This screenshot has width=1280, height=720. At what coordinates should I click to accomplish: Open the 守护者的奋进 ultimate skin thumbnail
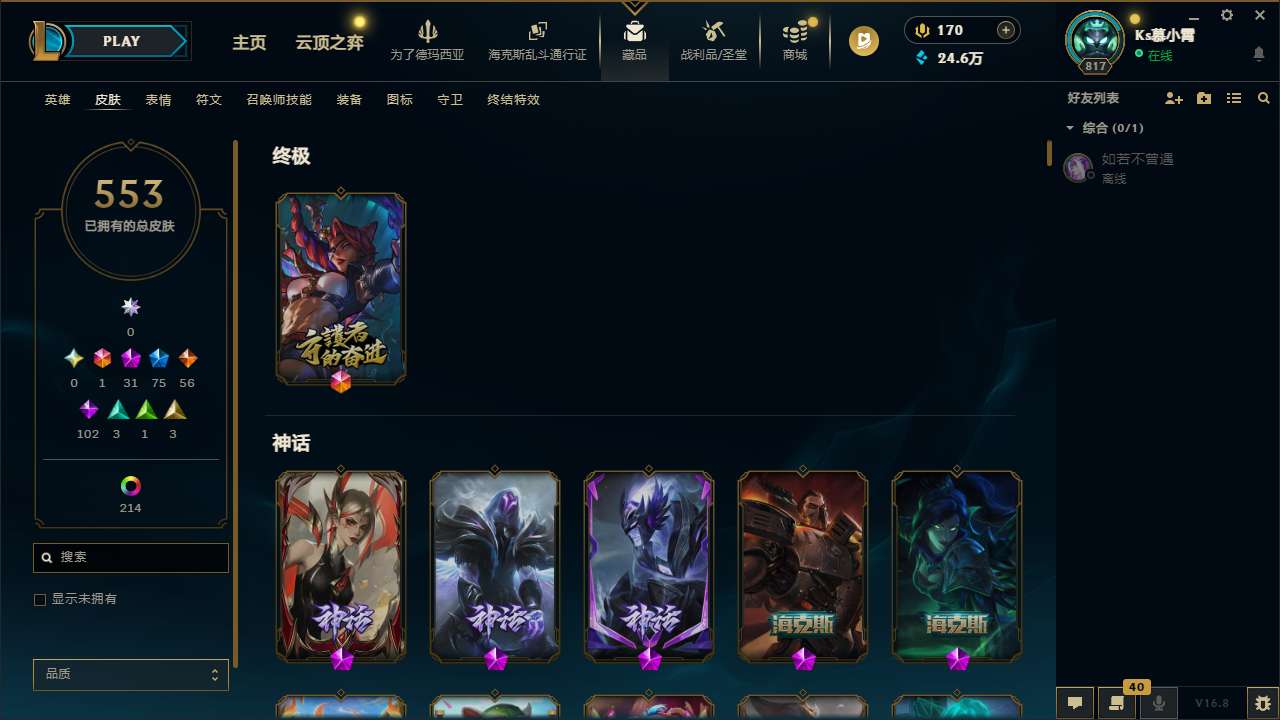(x=340, y=289)
